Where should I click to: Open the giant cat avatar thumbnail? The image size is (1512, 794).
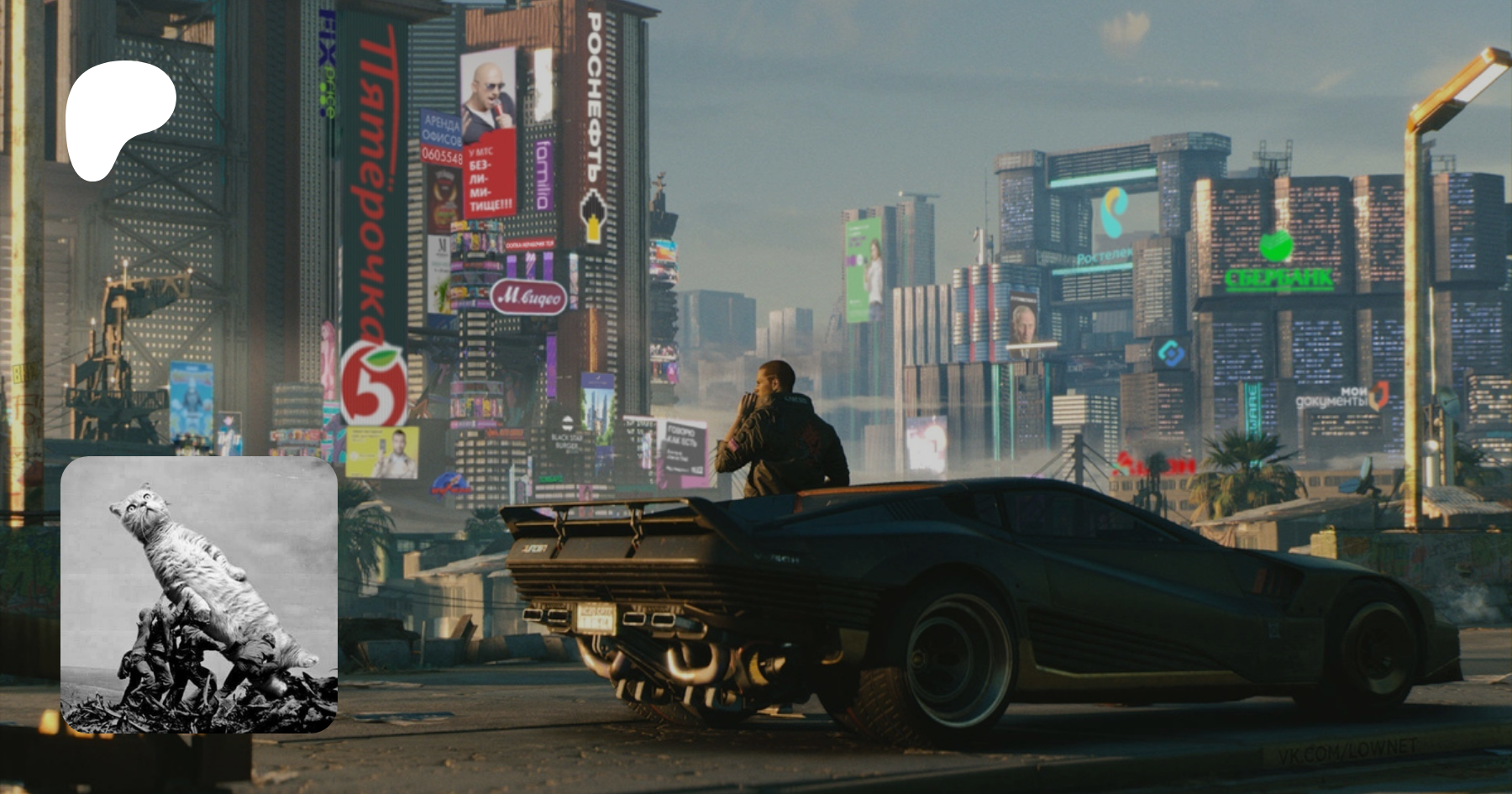(199, 595)
